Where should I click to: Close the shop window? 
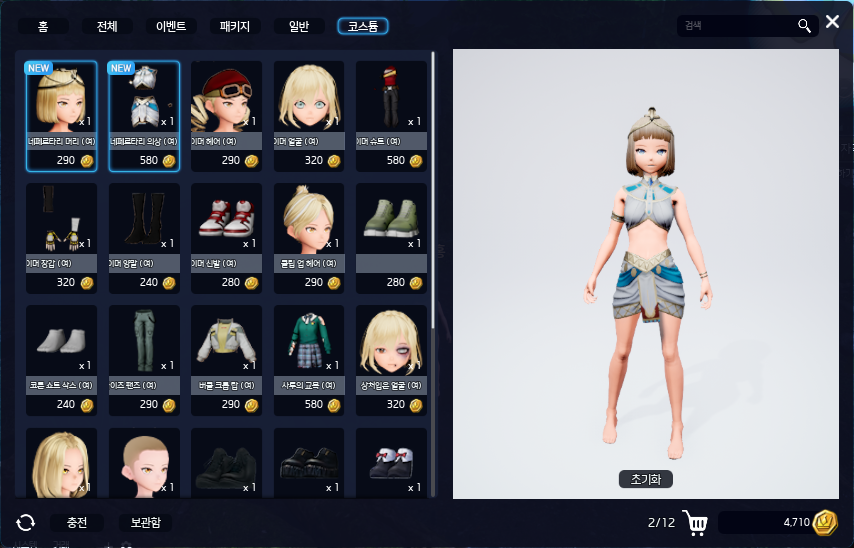point(832,21)
